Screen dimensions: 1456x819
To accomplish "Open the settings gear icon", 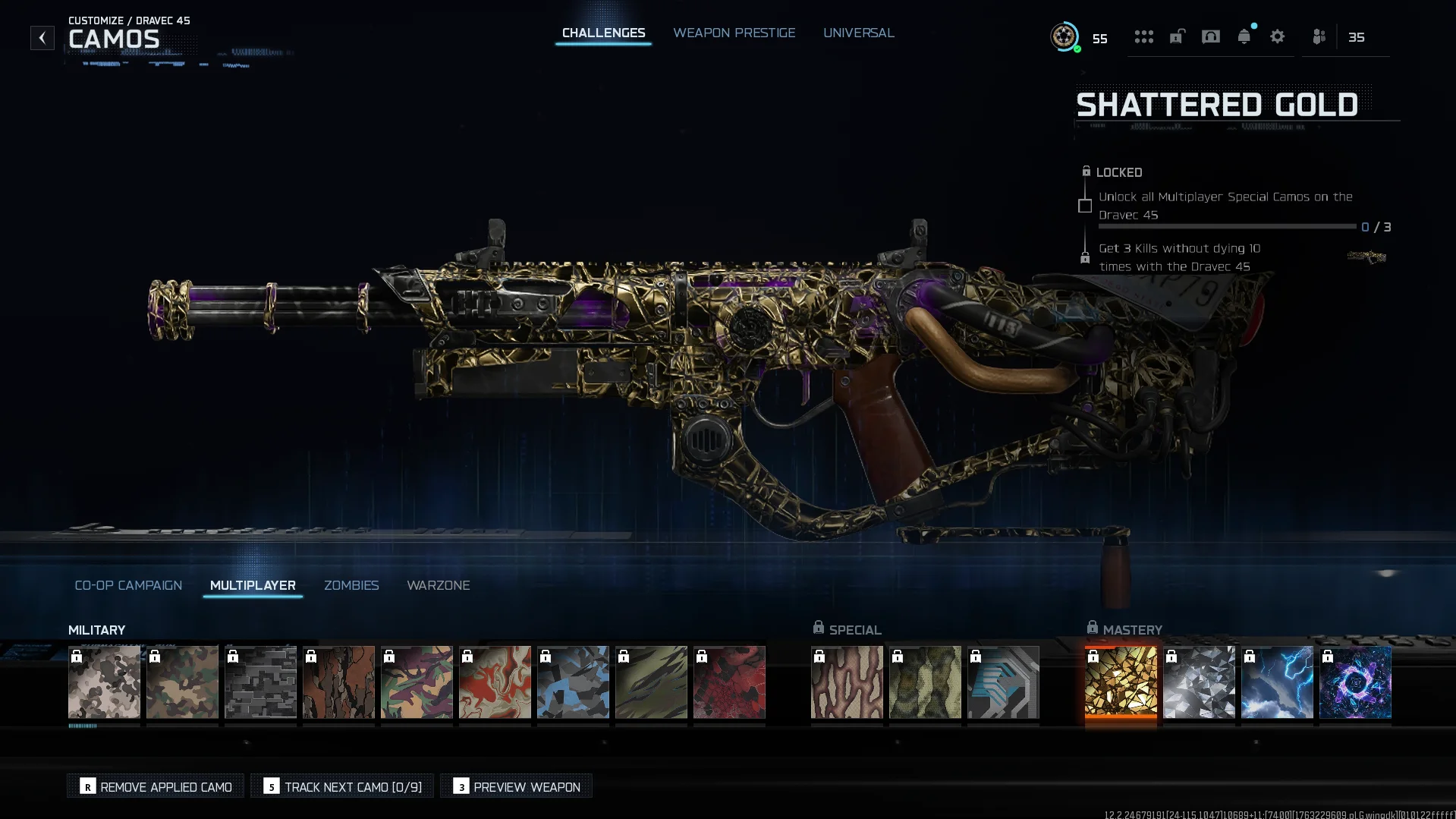I will click(x=1277, y=36).
